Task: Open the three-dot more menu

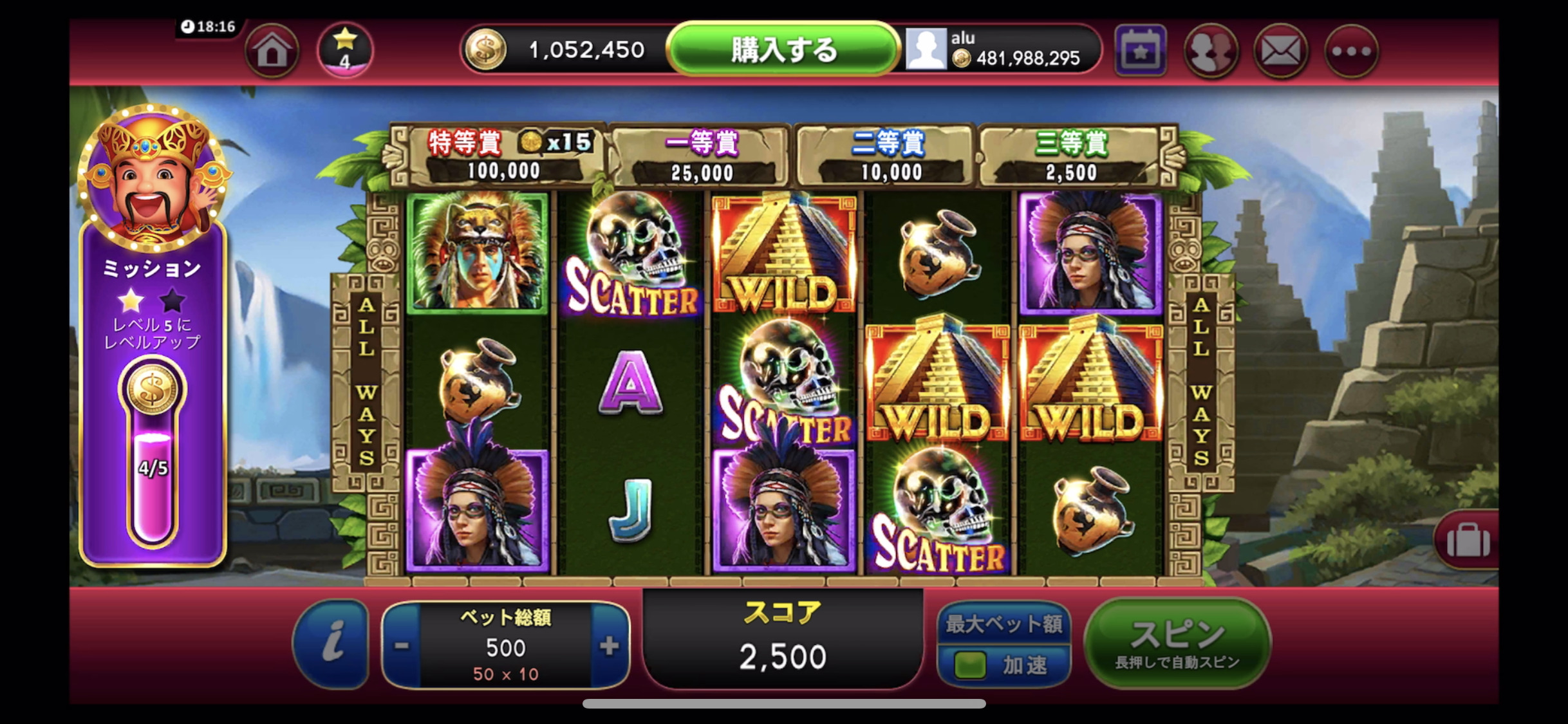Action: [1351, 51]
